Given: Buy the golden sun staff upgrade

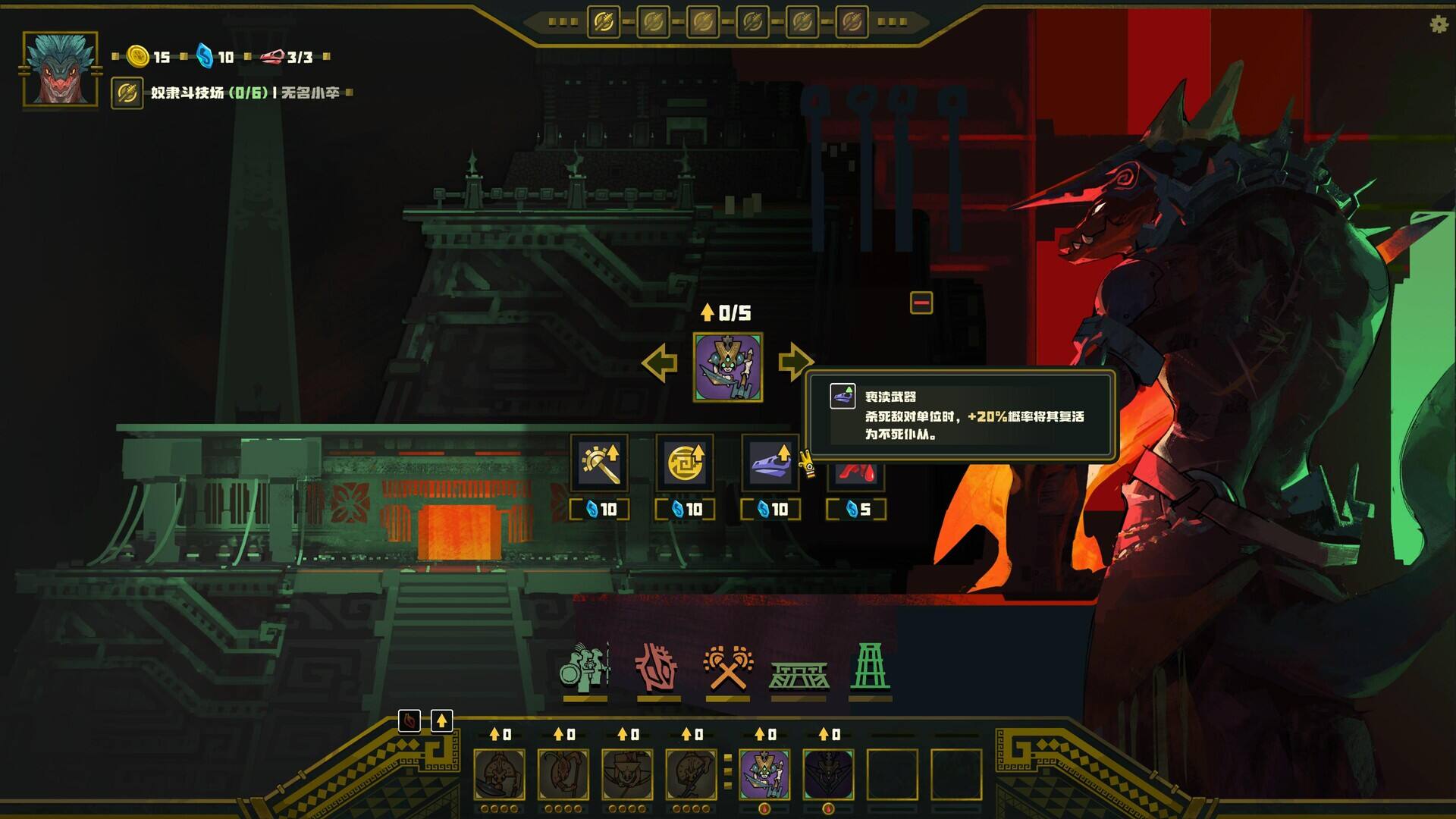Looking at the screenshot, I should coord(599,463).
